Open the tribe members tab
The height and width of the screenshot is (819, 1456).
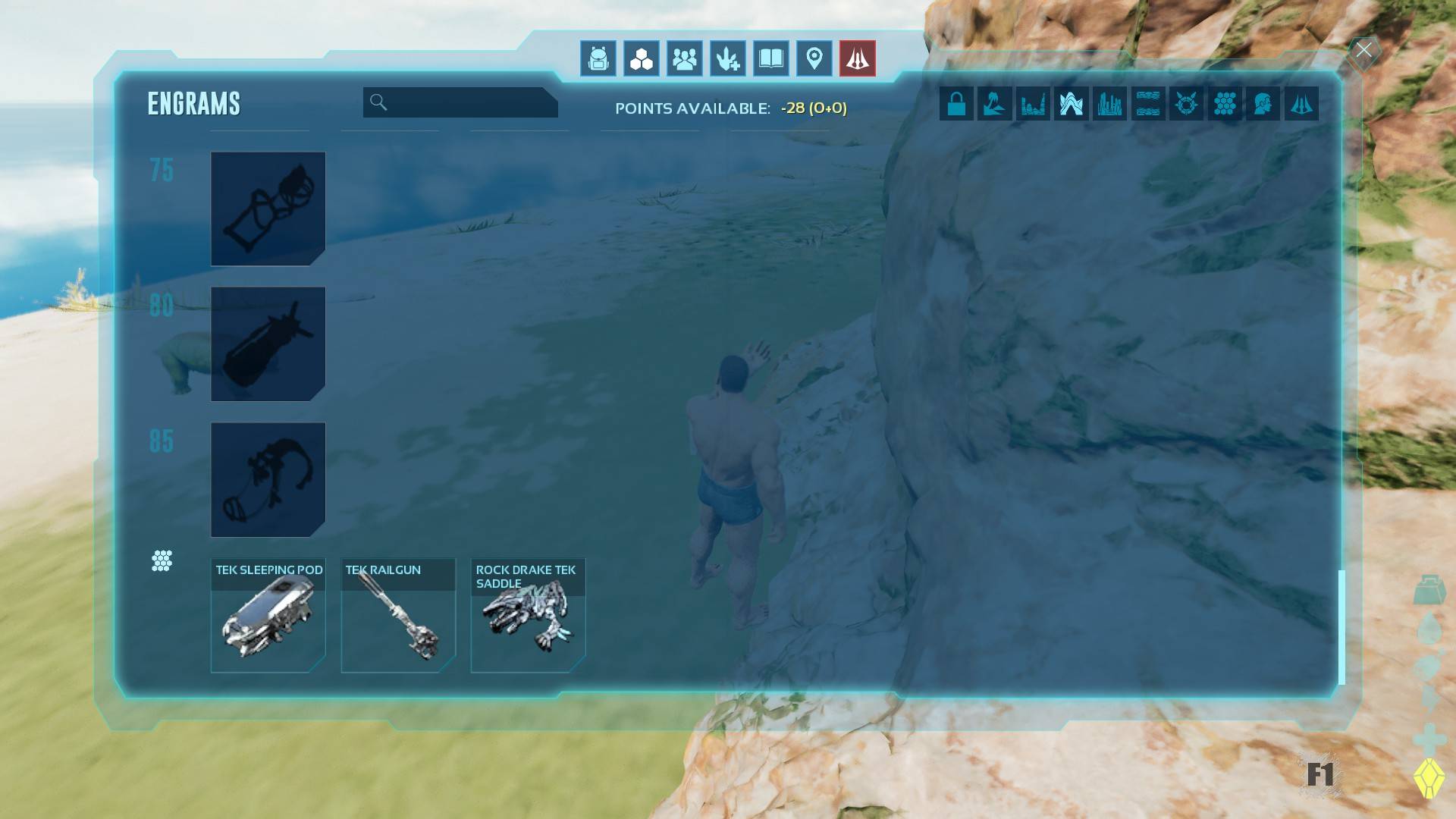coord(684,58)
